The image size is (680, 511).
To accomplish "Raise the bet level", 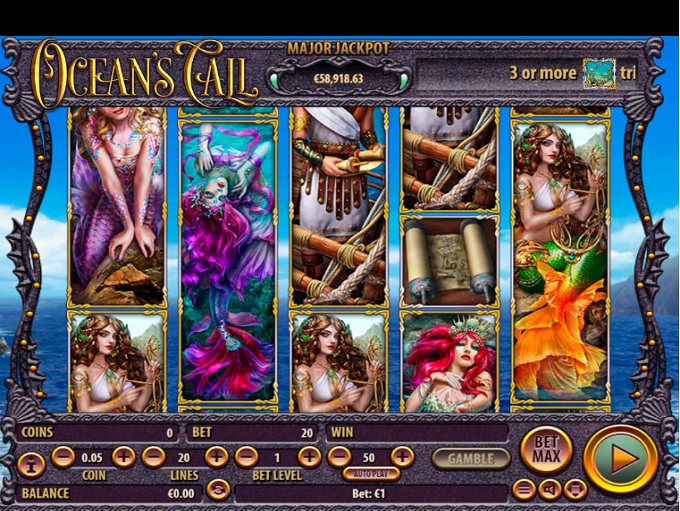I will coord(310,456).
